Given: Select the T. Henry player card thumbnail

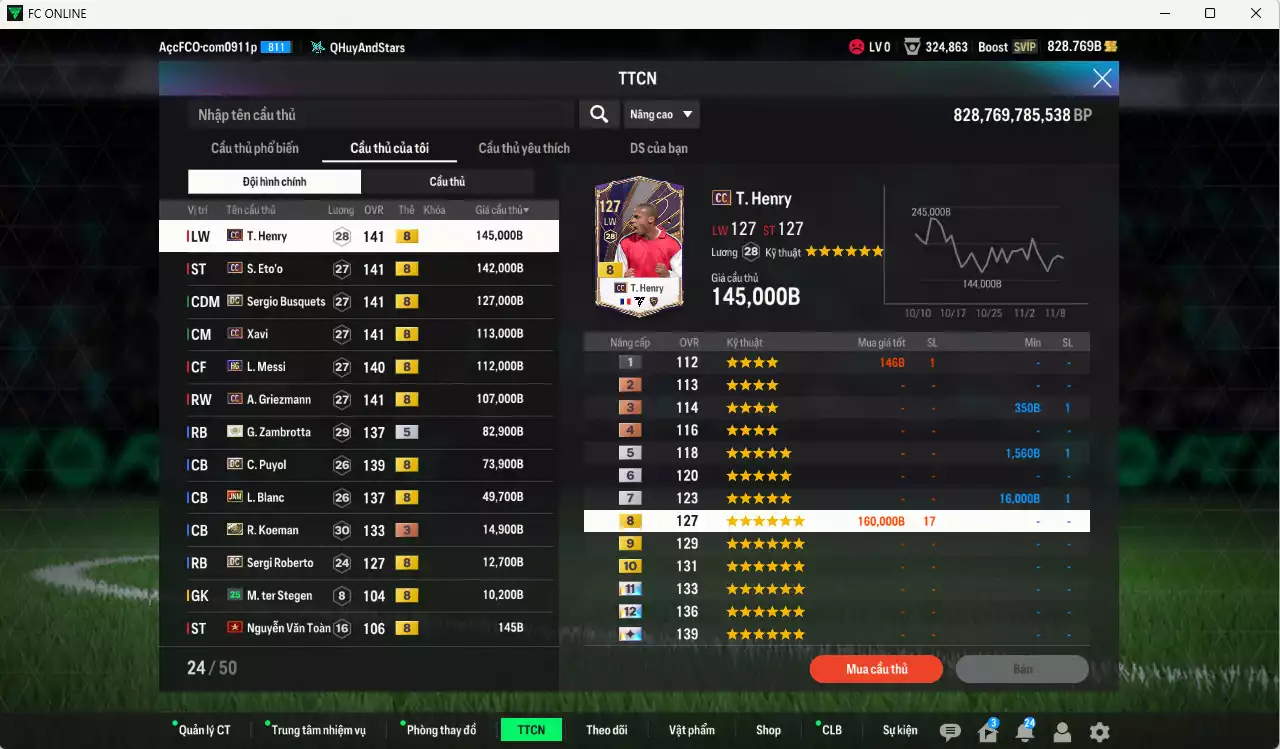Looking at the screenshot, I should click(x=638, y=245).
